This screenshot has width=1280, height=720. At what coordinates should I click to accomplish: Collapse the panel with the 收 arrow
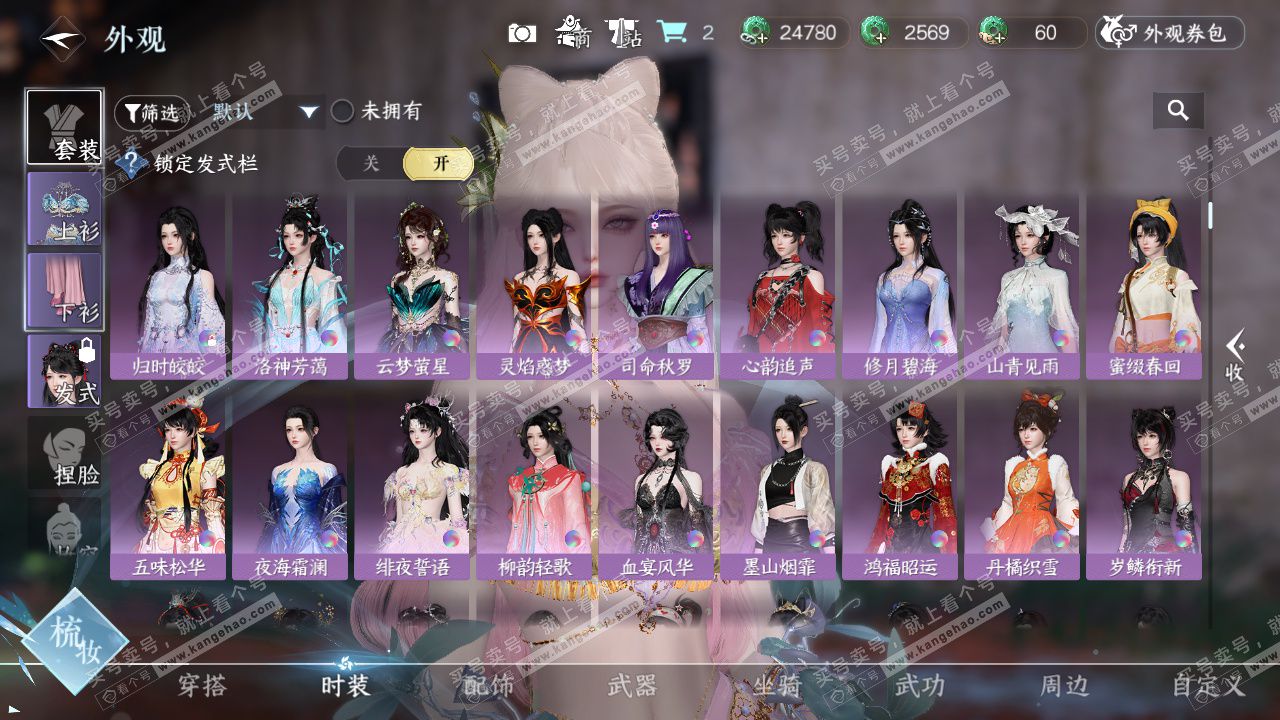point(1235,357)
